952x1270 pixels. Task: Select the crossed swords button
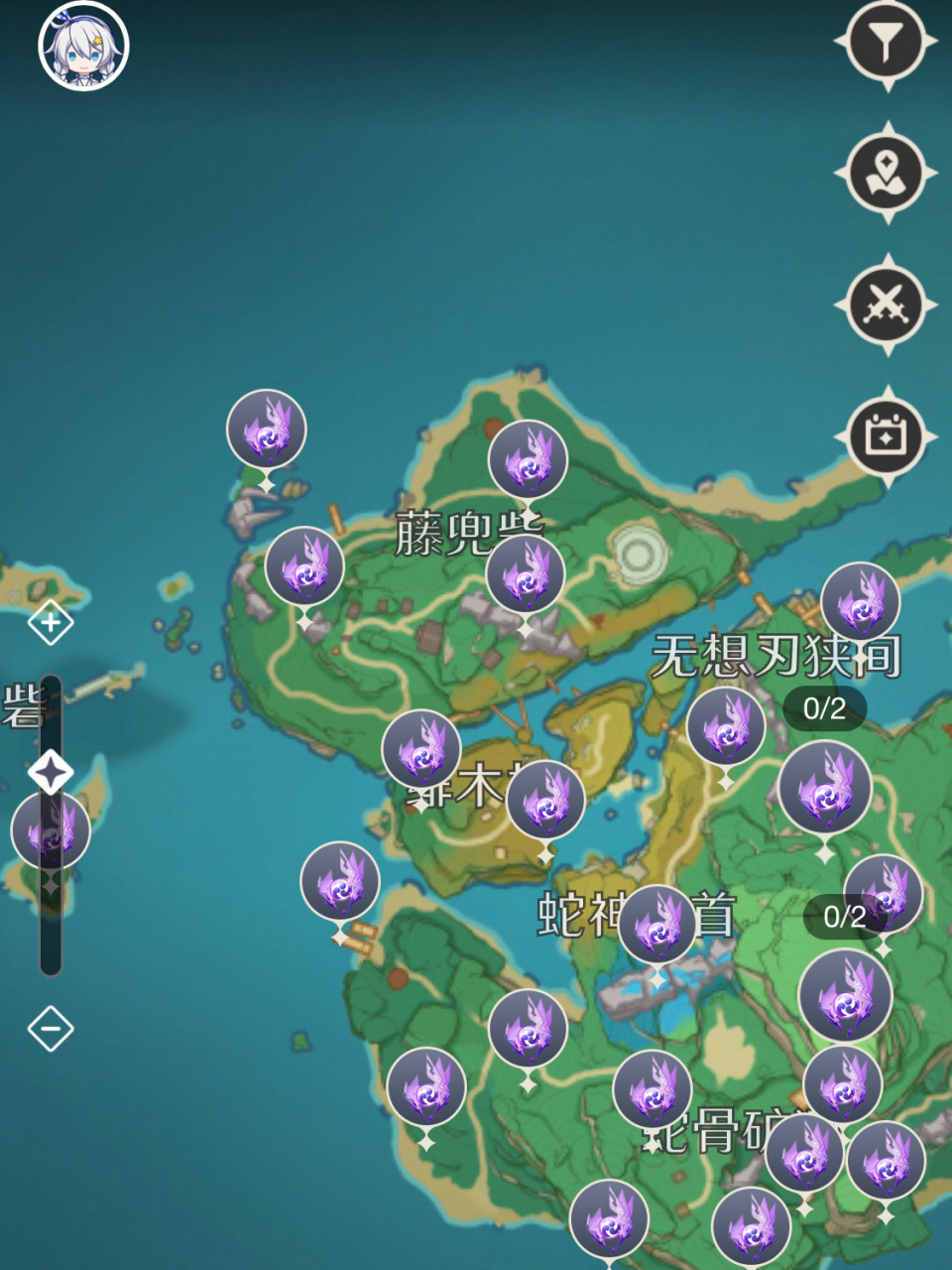[x=886, y=305]
